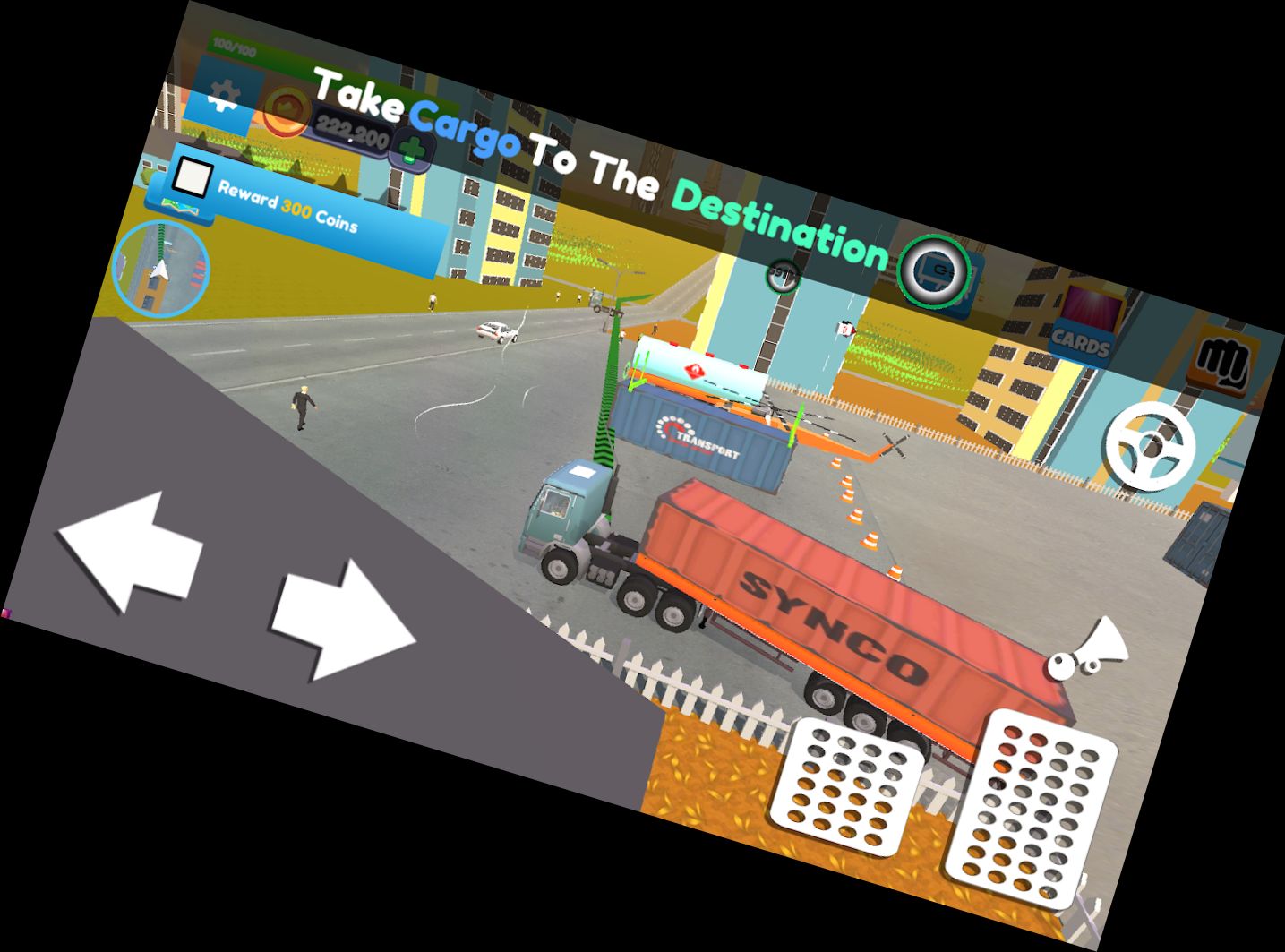Open the gear settings menu

coord(221,93)
